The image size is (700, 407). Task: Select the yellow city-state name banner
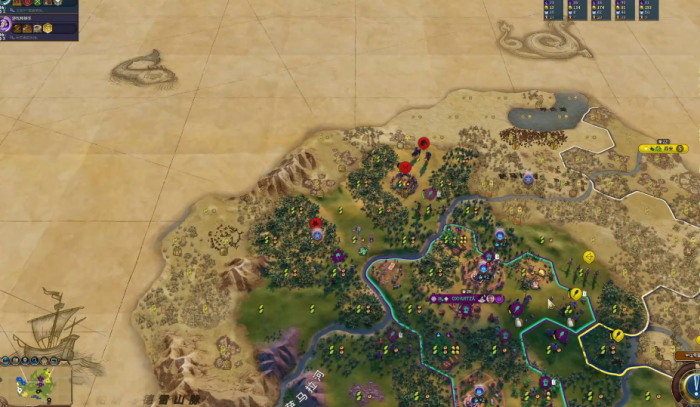pos(663,149)
